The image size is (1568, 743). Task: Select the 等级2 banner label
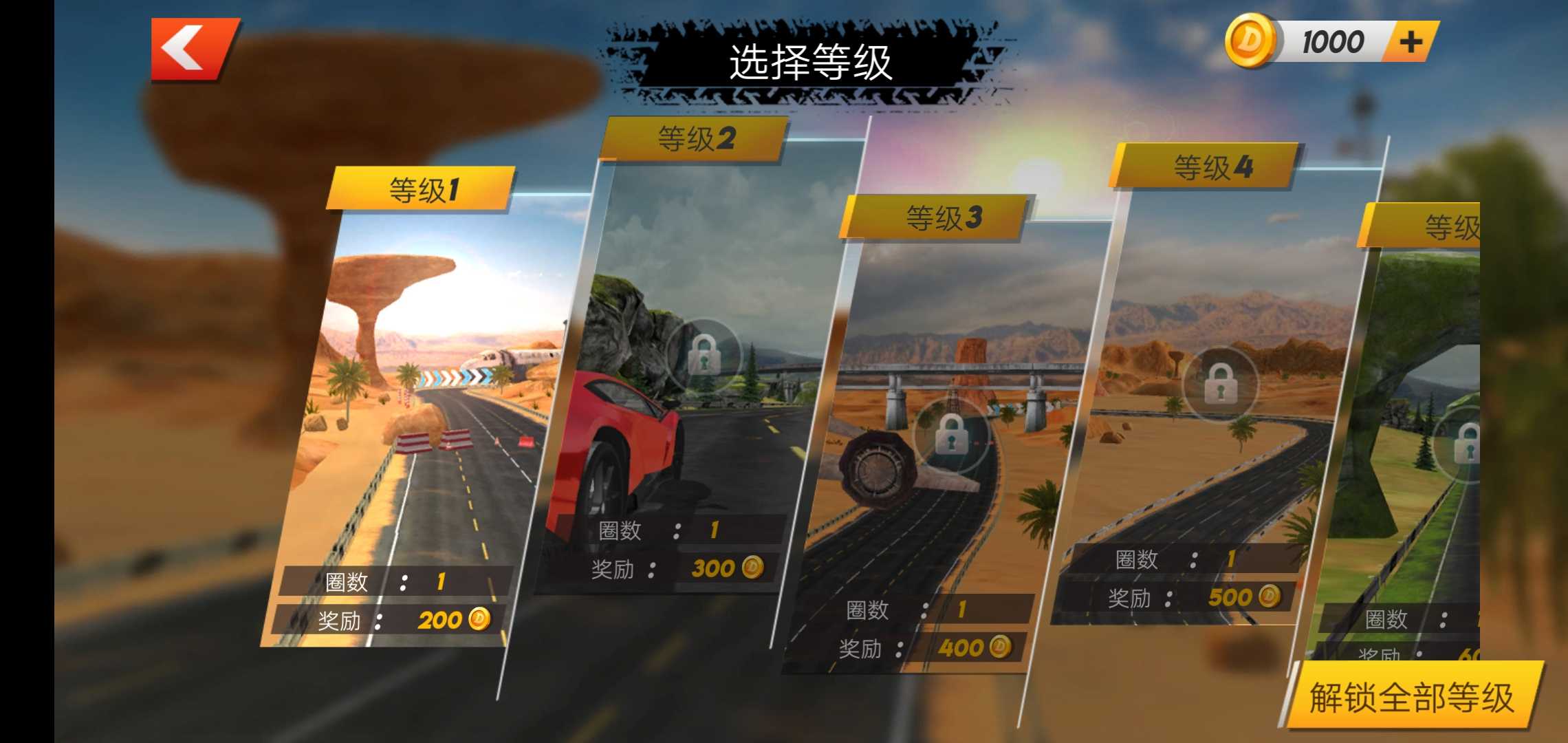tap(697, 138)
